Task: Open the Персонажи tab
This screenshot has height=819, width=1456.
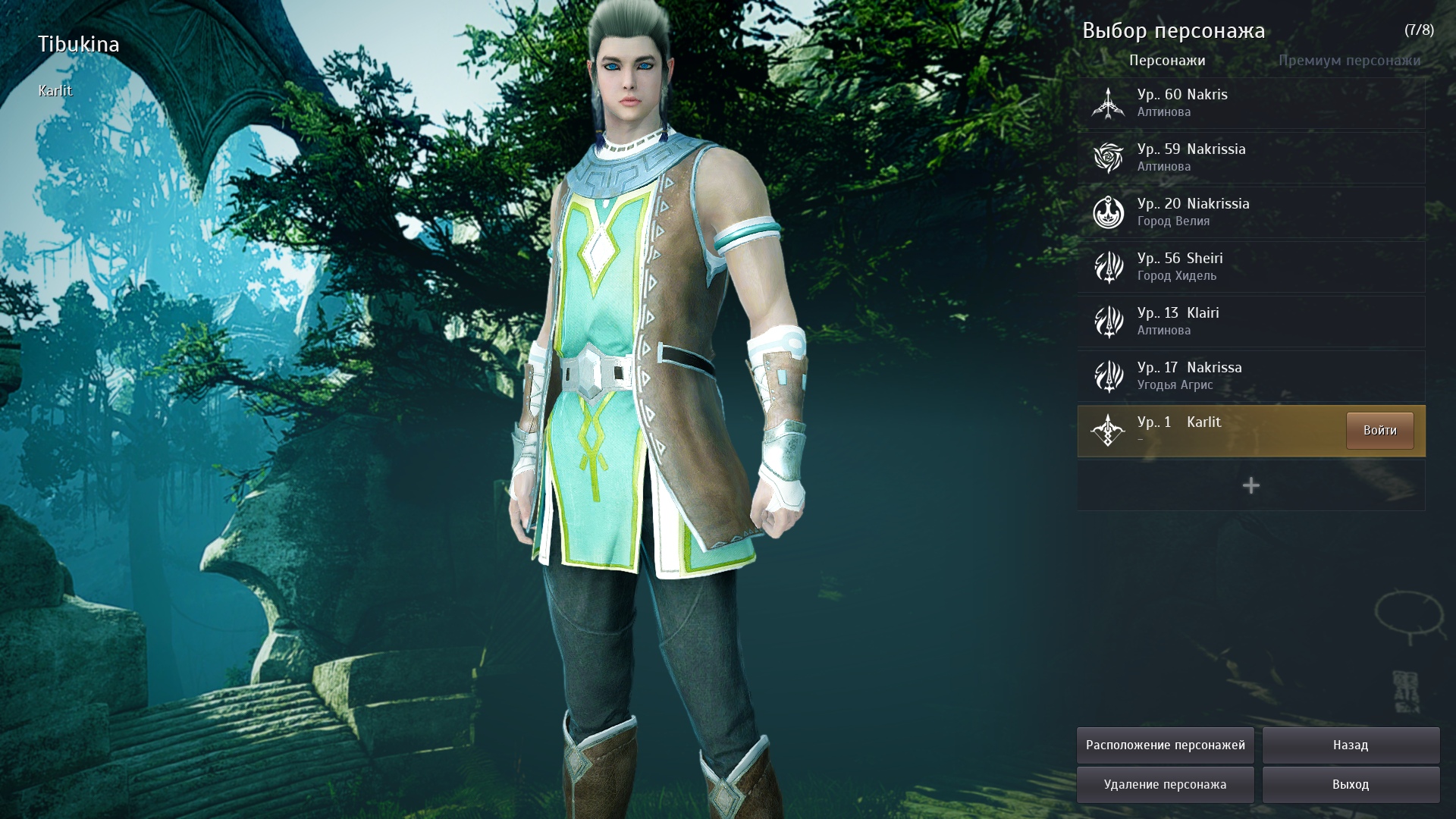Action: (1166, 61)
